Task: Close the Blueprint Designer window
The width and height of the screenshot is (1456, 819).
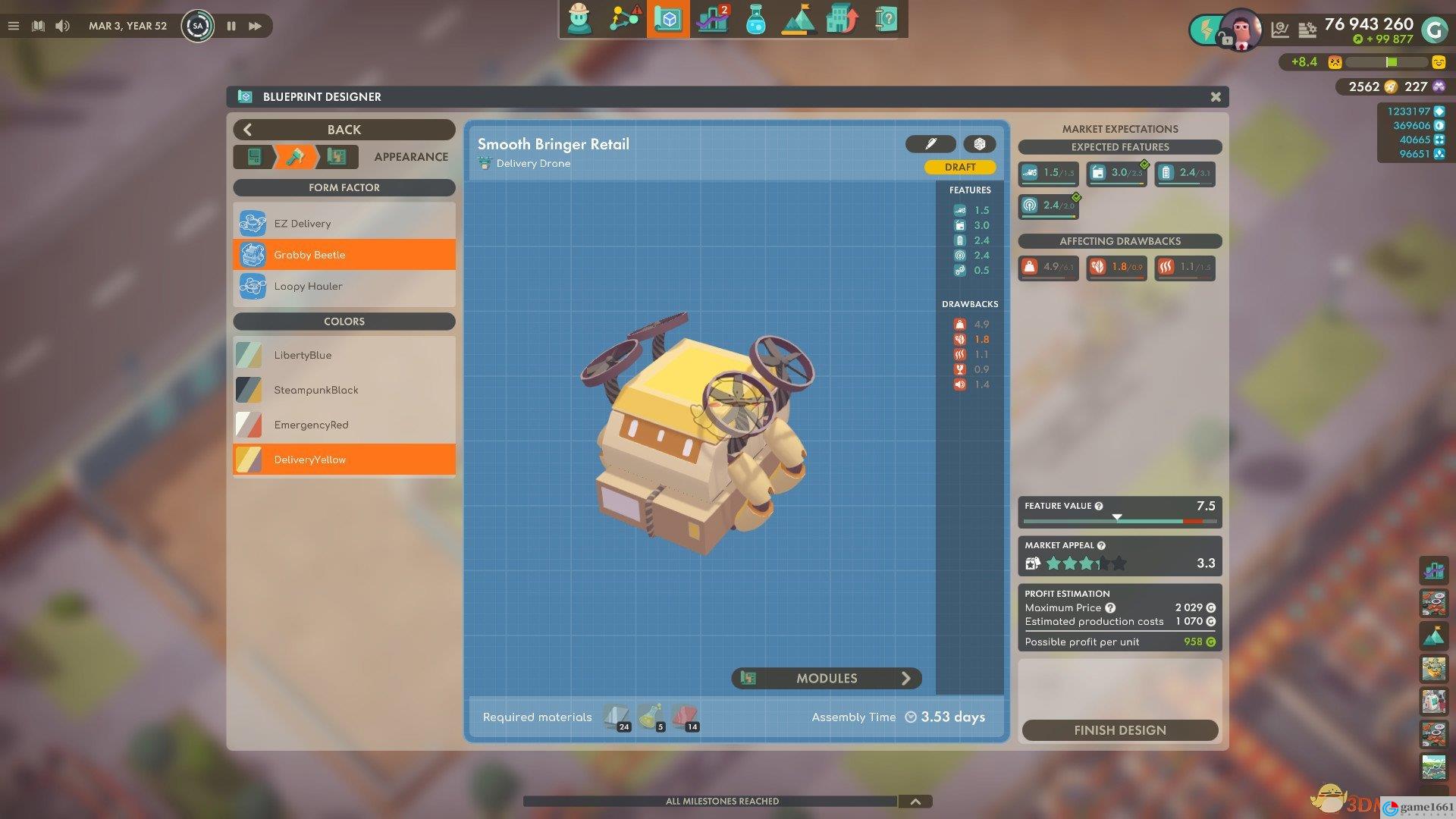Action: click(x=1216, y=97)
